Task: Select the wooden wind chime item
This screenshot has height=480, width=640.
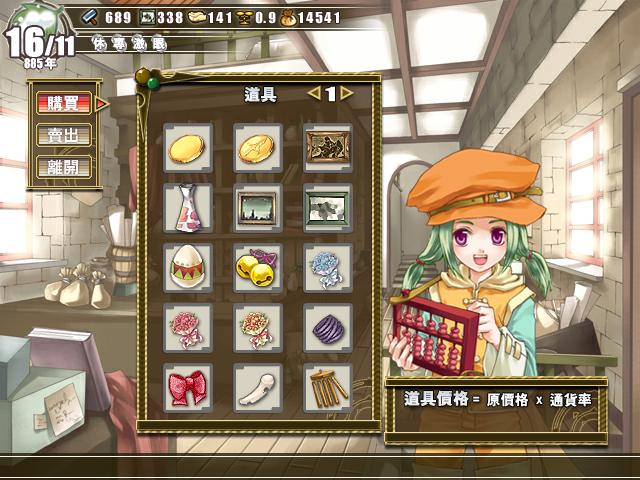Action: [x=328, y=387]
